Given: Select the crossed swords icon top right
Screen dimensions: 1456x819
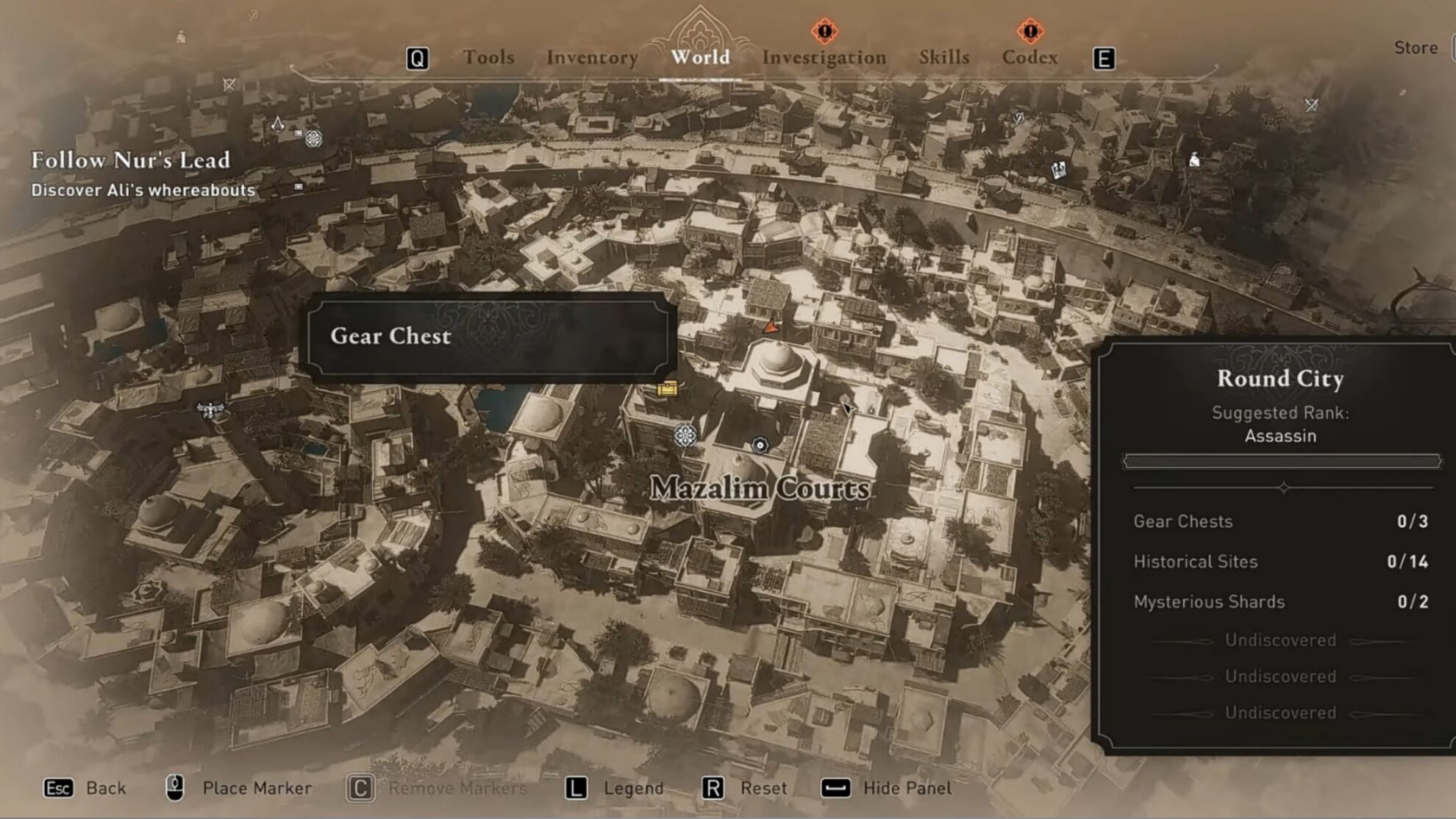Looking at the screenshot, I should [x=1311, y=105].
